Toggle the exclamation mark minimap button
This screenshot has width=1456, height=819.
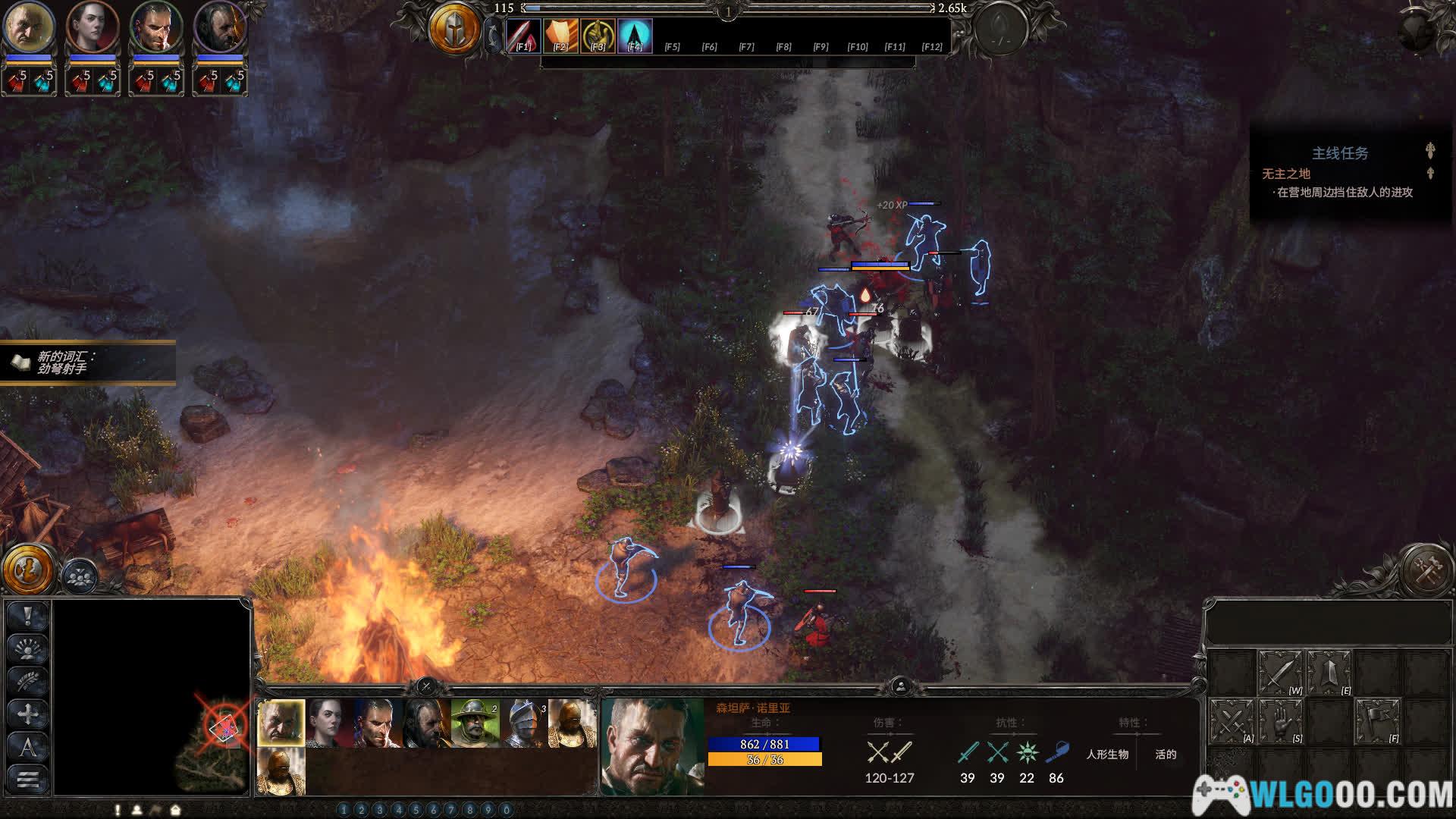point(28,616)
